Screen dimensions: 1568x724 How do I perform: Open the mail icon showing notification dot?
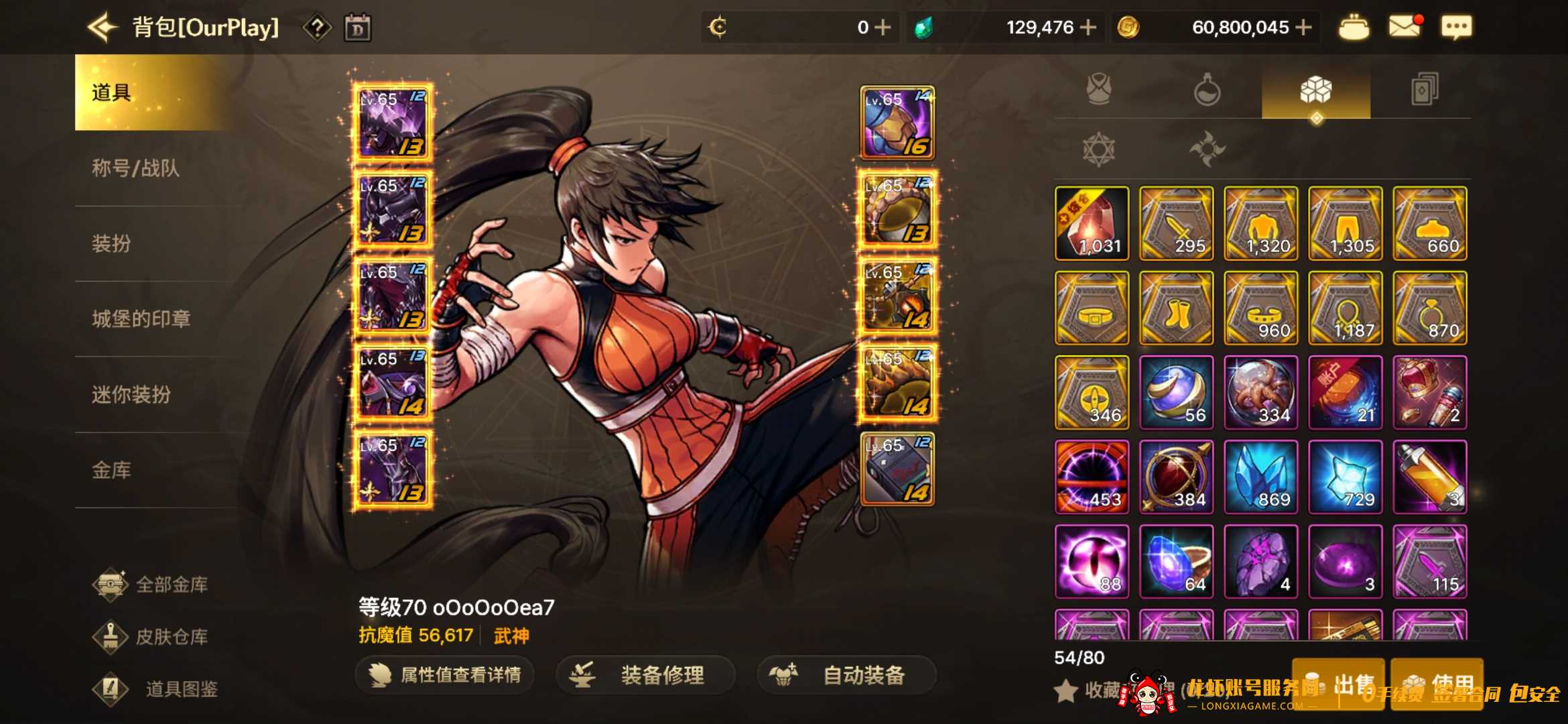tap(1404, 27)
